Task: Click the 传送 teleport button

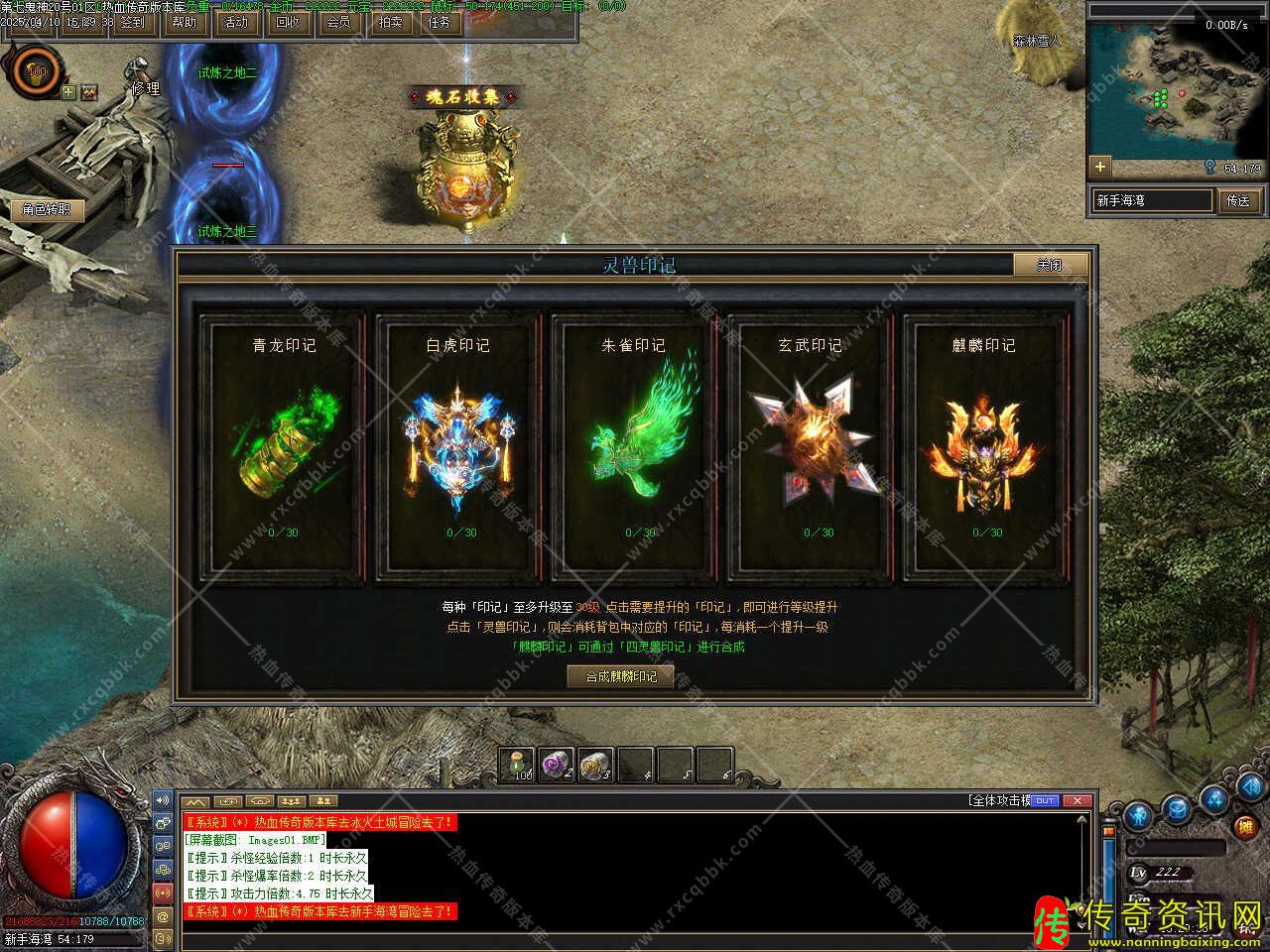Action: coord(1239,200)
